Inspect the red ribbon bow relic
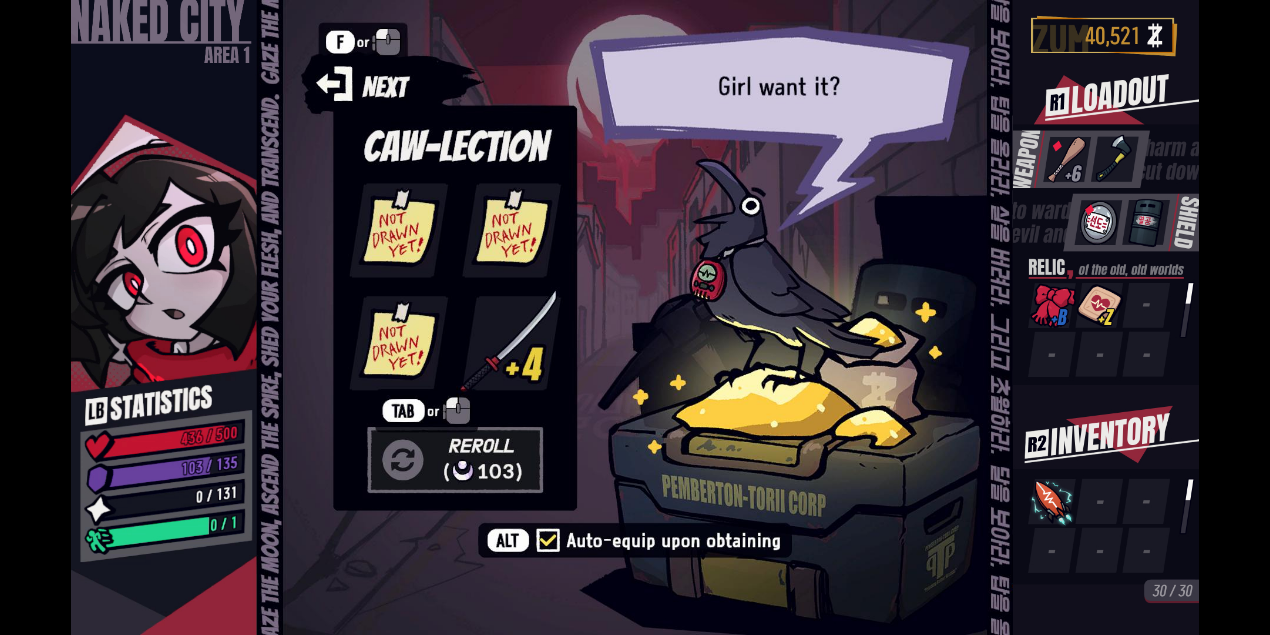The image size is (1270, 635). pyautogui.click(x=1052, y=305)
